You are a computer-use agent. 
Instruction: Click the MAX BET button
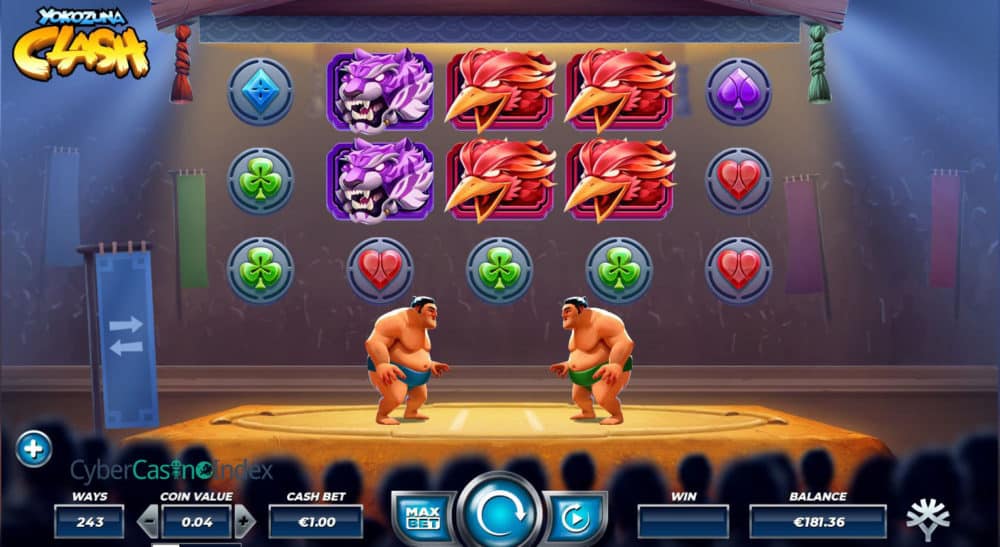(421, 518)
